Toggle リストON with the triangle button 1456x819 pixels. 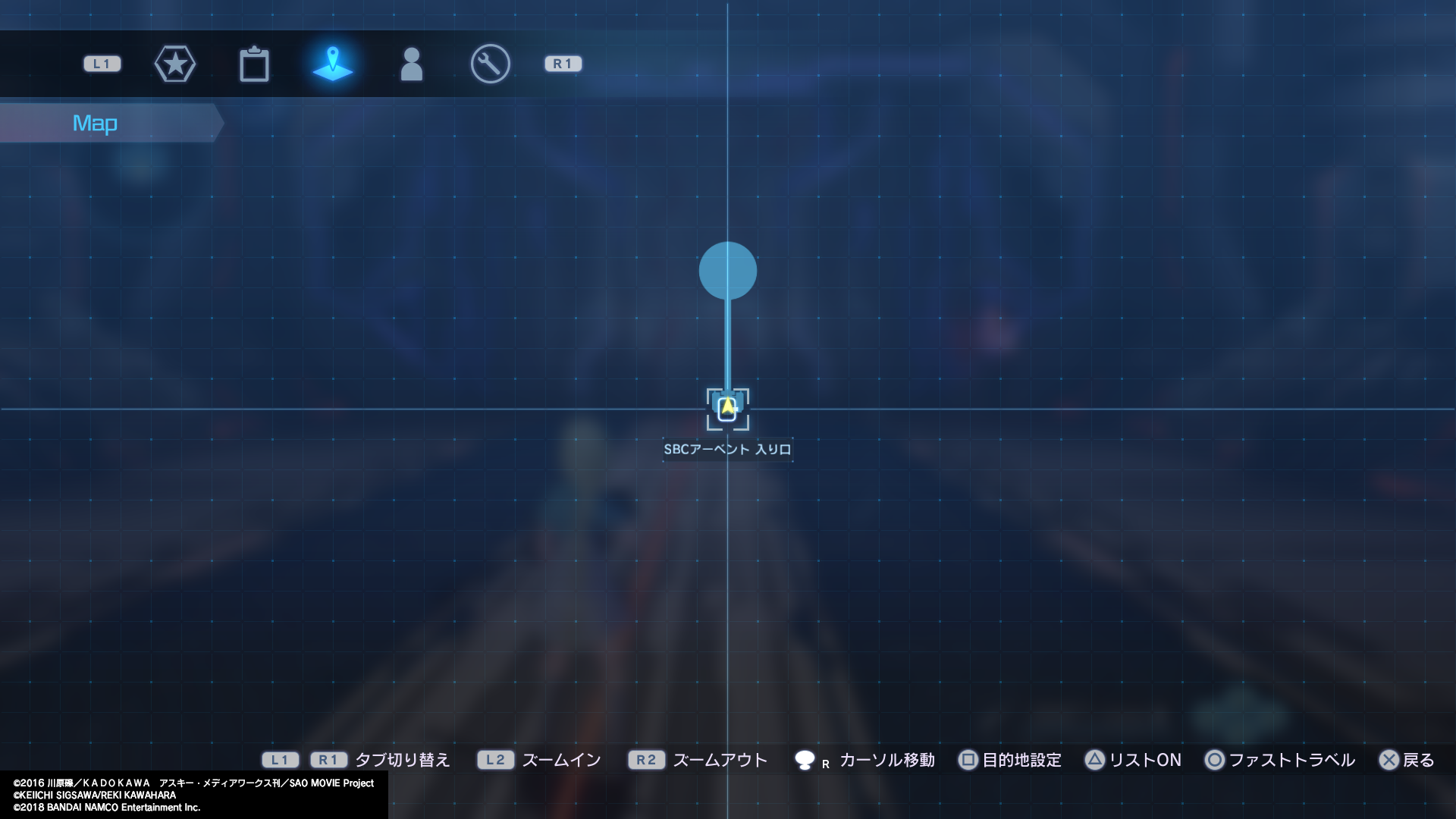(x=1096, y=760)
